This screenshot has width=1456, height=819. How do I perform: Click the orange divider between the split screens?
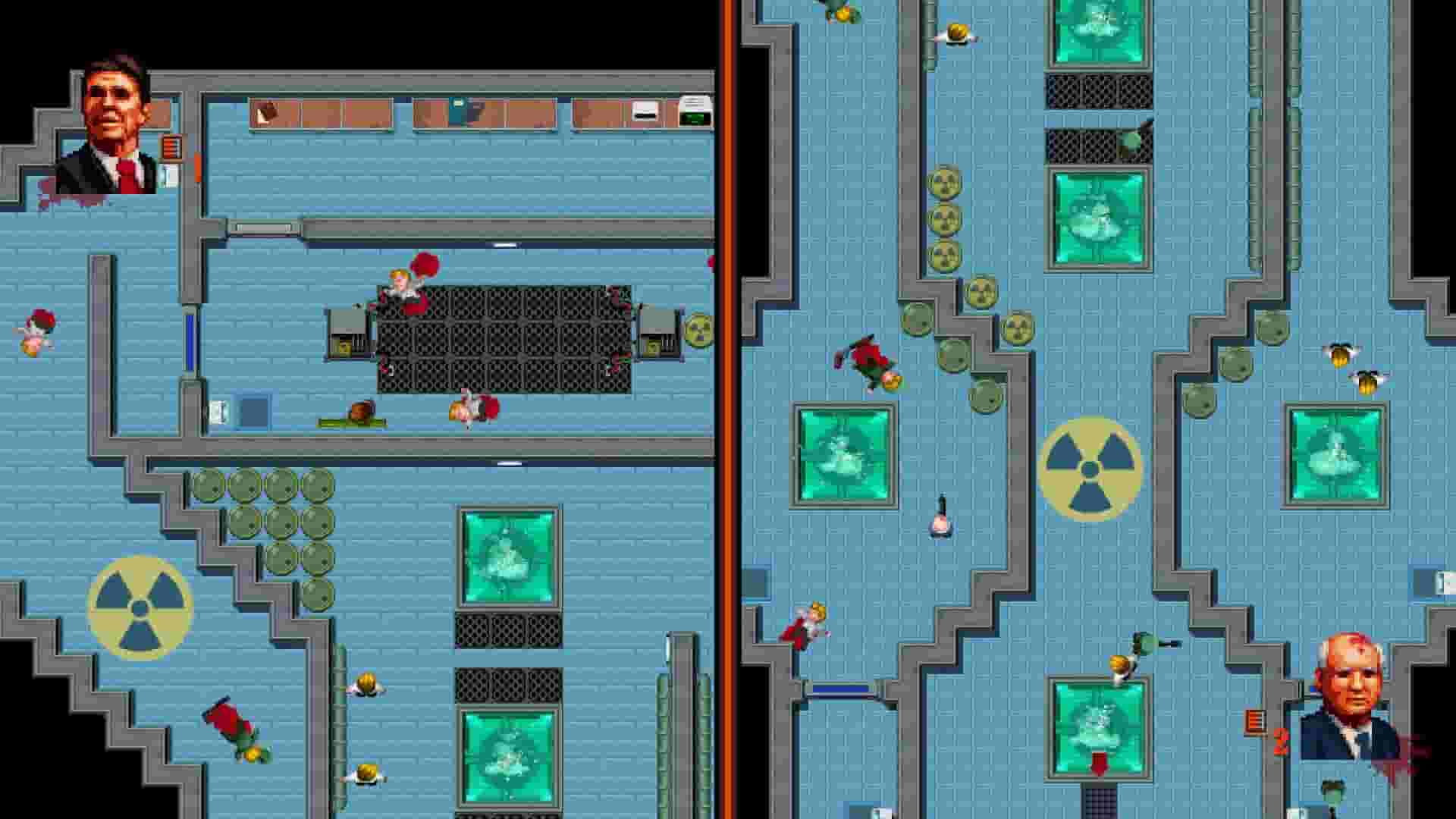(x=730, y=409)
